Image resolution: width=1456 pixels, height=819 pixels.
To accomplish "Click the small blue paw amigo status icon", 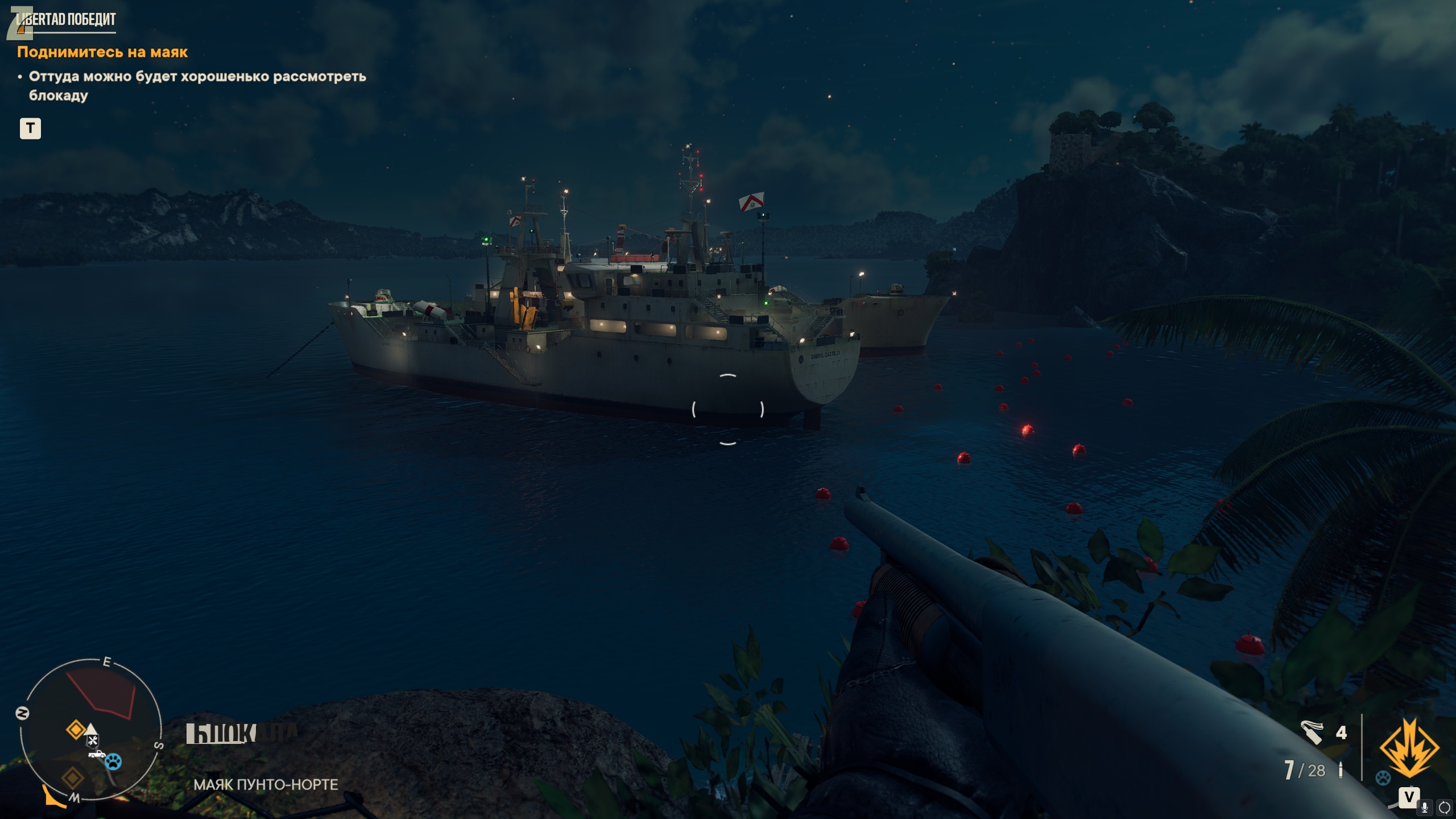I will pos(1383,777).
